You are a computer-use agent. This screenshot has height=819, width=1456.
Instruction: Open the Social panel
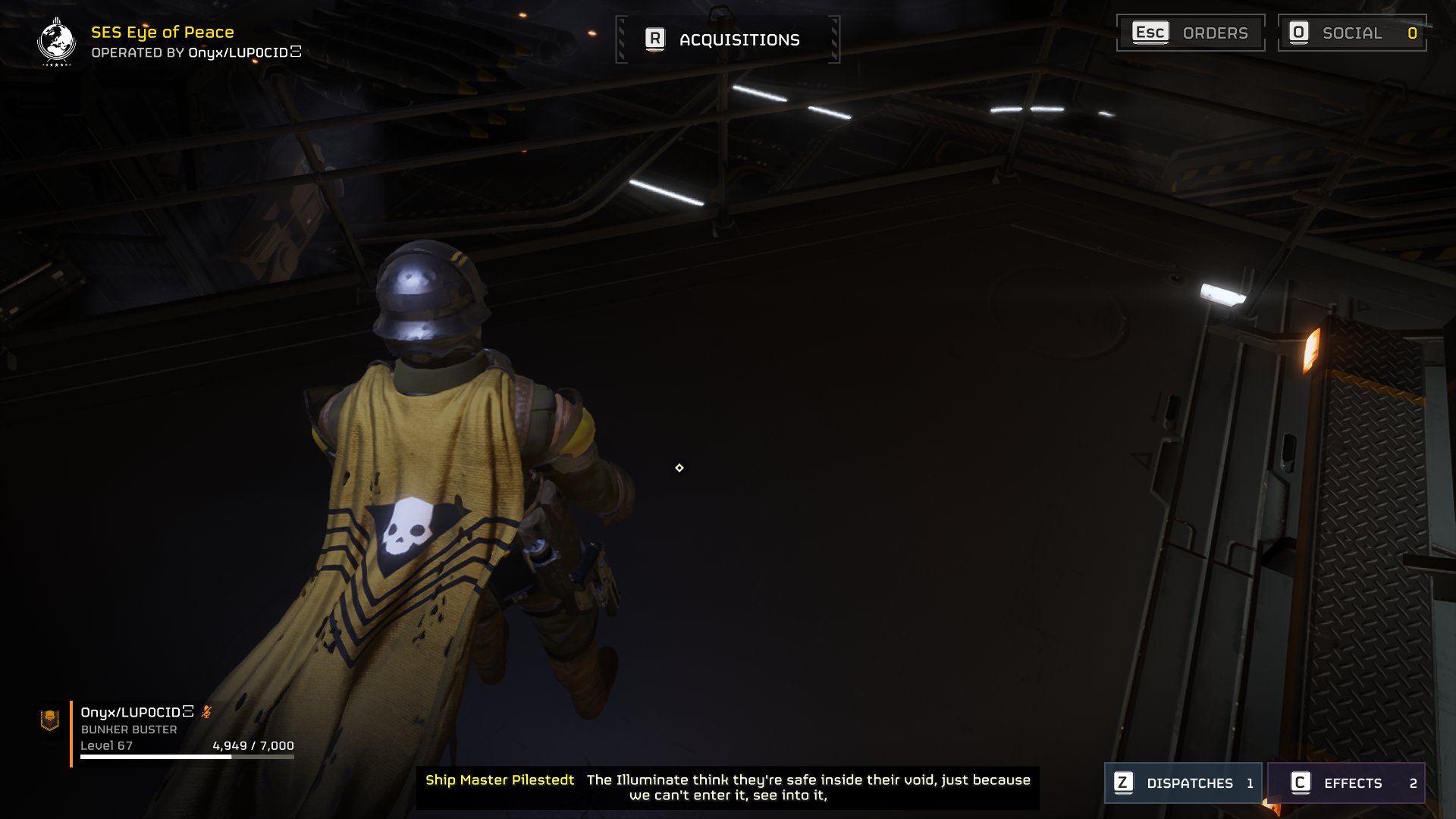click(x=1351, y=33)
